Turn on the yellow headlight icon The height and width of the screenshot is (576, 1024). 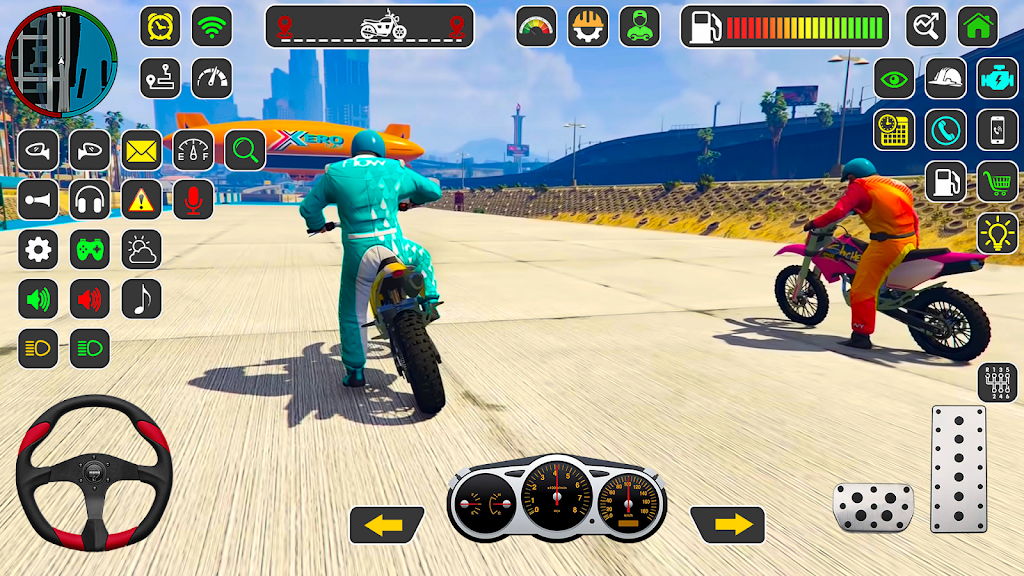tap(38, 348)
